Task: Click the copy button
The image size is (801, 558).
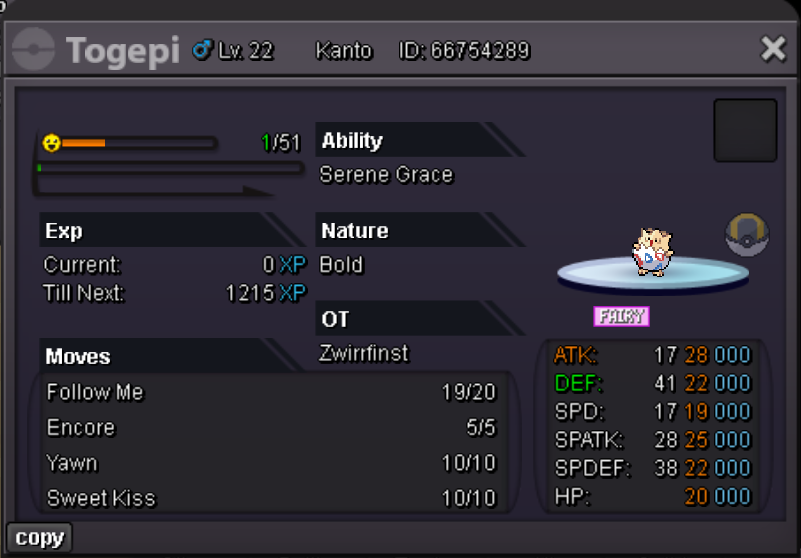Action: (x=40, y=538)
